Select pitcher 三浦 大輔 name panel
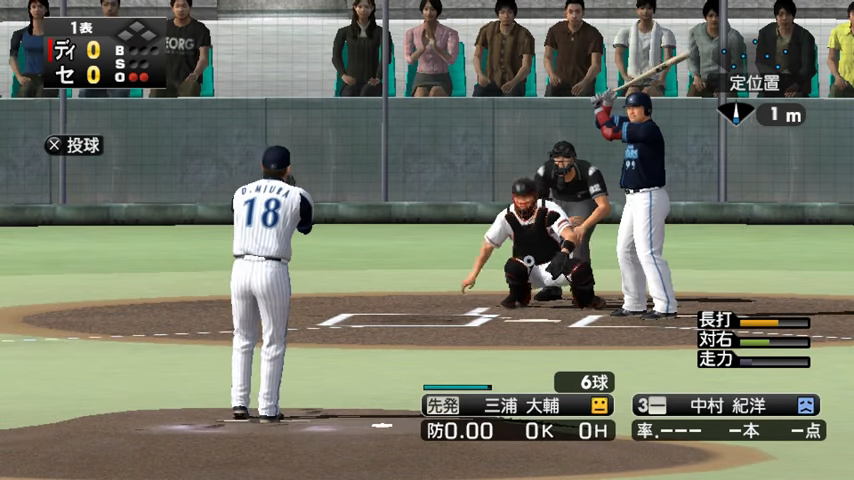Screen dimensions: 854x480 517,406
